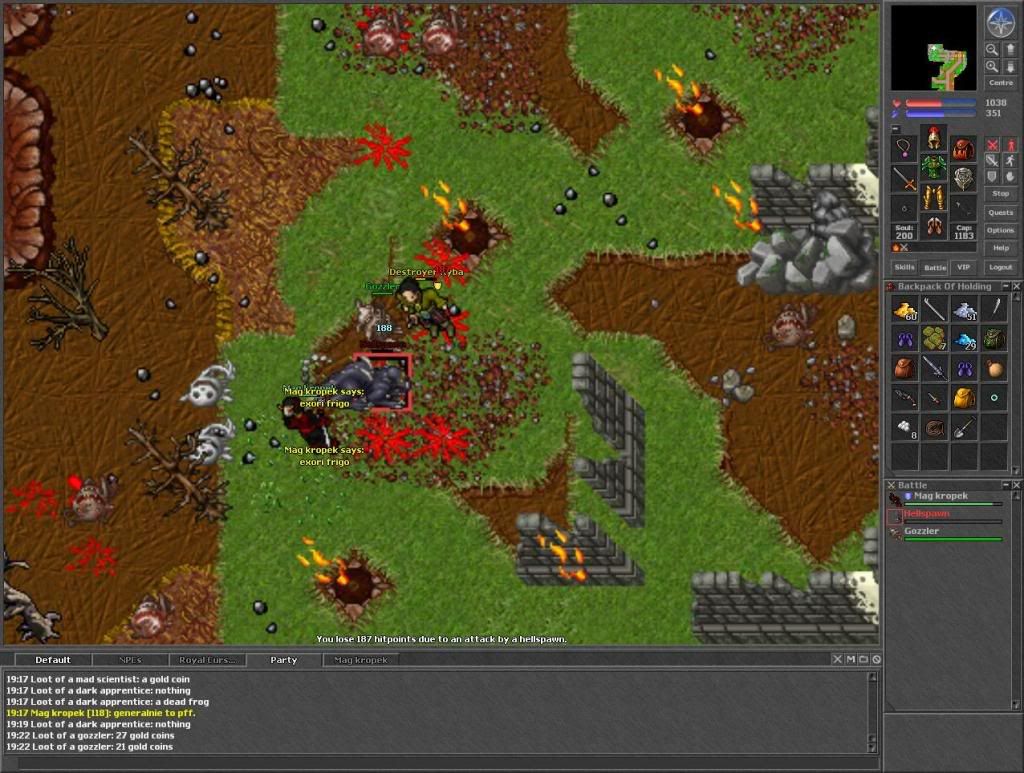Select Gozzler in the Battle list
The image size is (1024, 773).
click(x=921, y=531)
